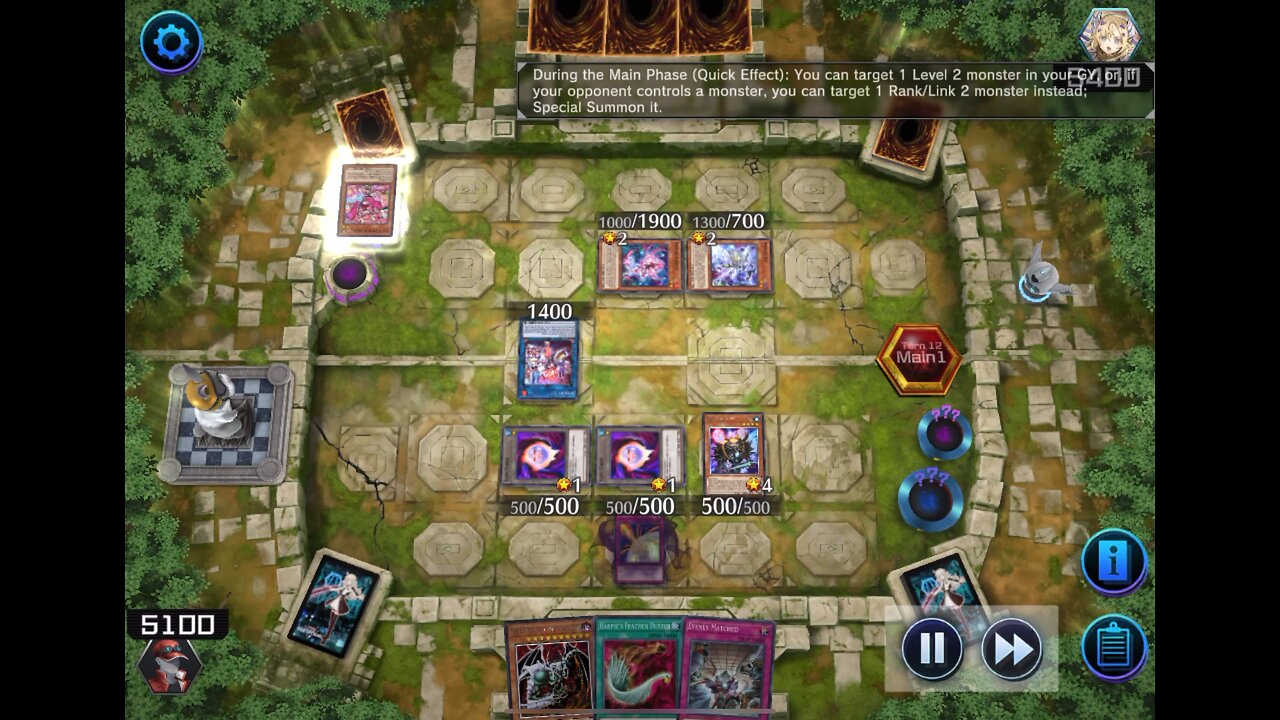
Task: Fast-forward the duel replay
Action: tap(1013, 647)
